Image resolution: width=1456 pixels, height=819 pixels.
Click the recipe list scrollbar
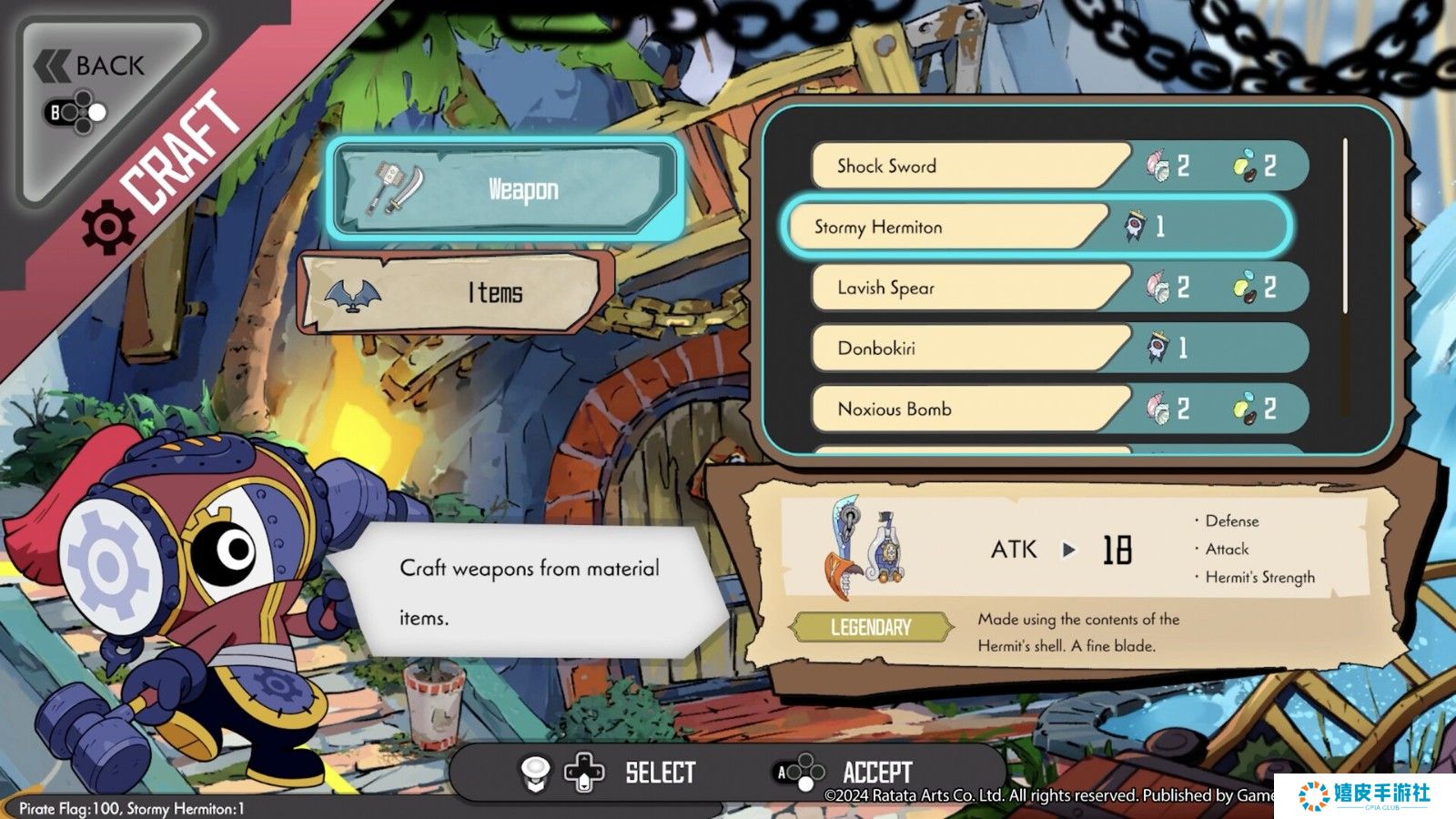click(1345, 227)
